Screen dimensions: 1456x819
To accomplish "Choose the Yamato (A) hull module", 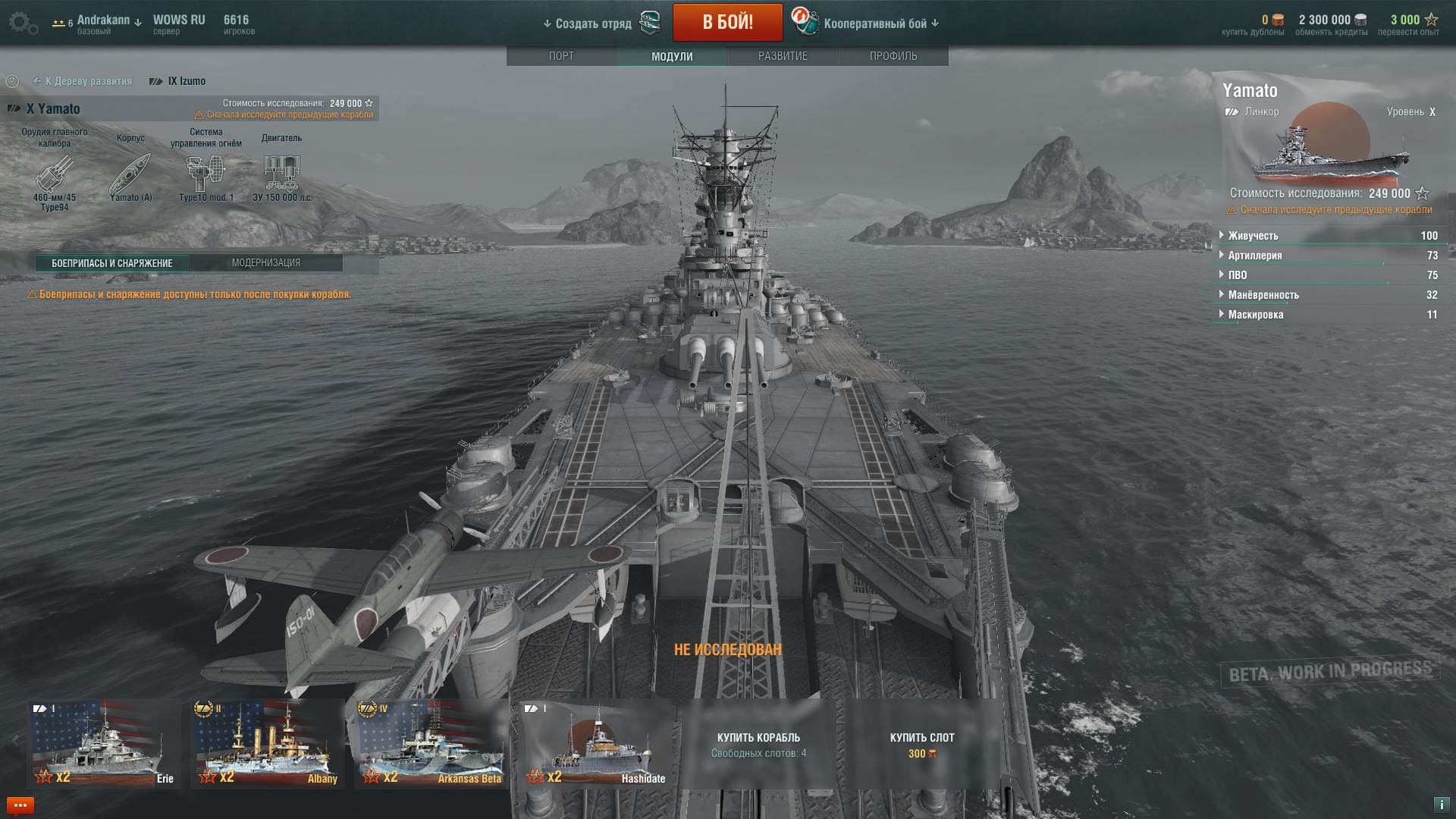I will 130,174.
